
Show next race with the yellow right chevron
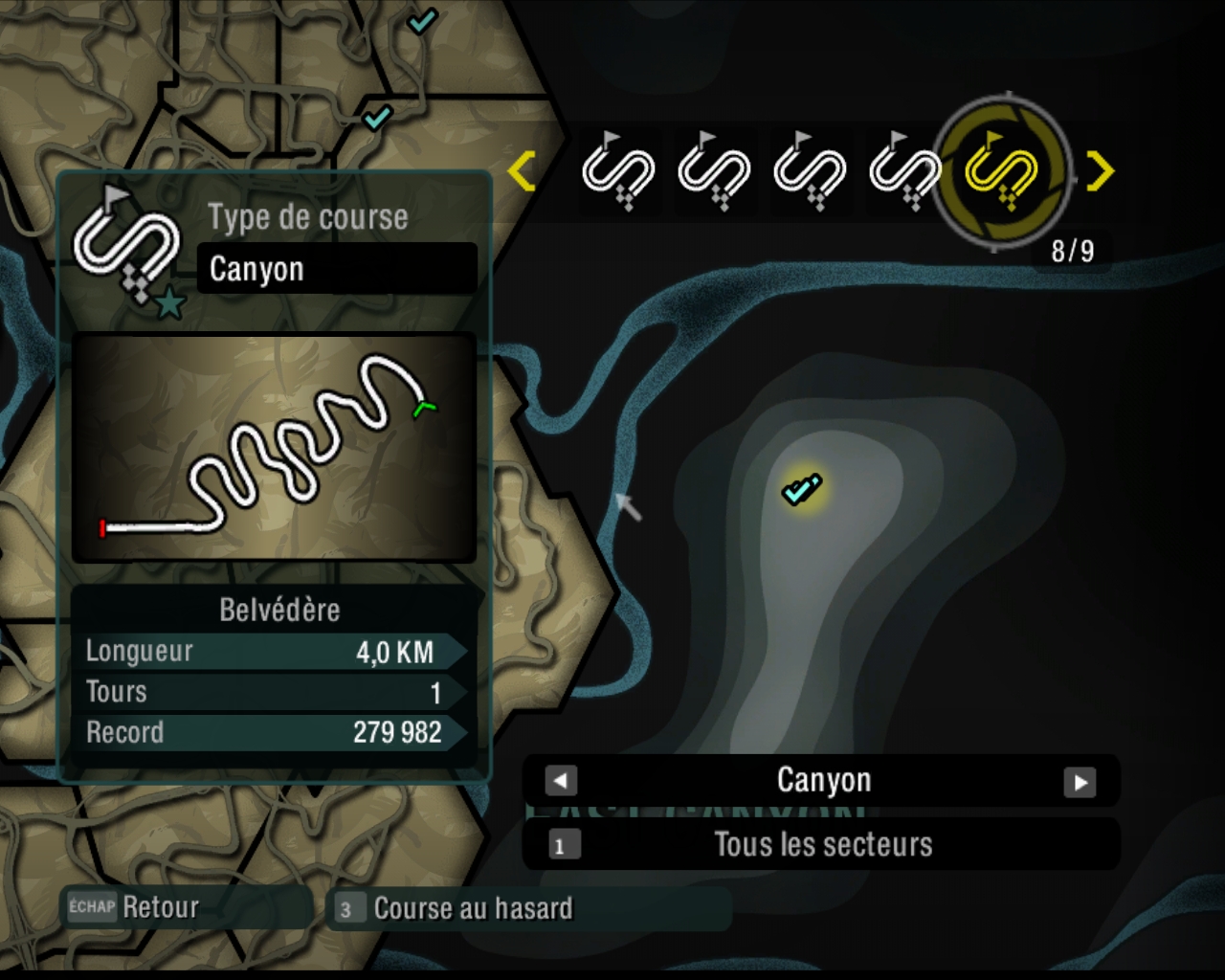pos(1101,171)
